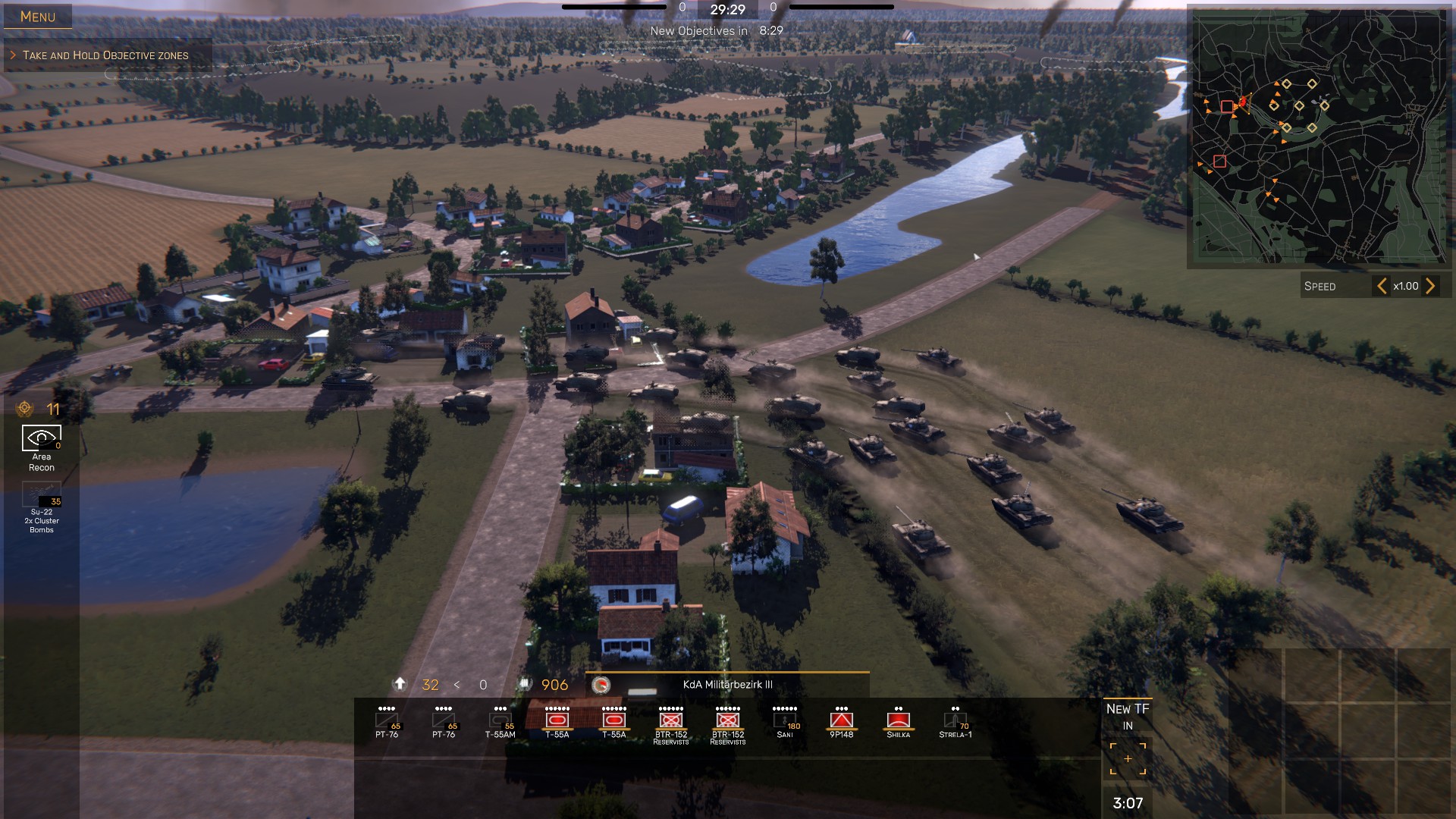Increase game speed with the right arrow

(x=1430, y=286)
